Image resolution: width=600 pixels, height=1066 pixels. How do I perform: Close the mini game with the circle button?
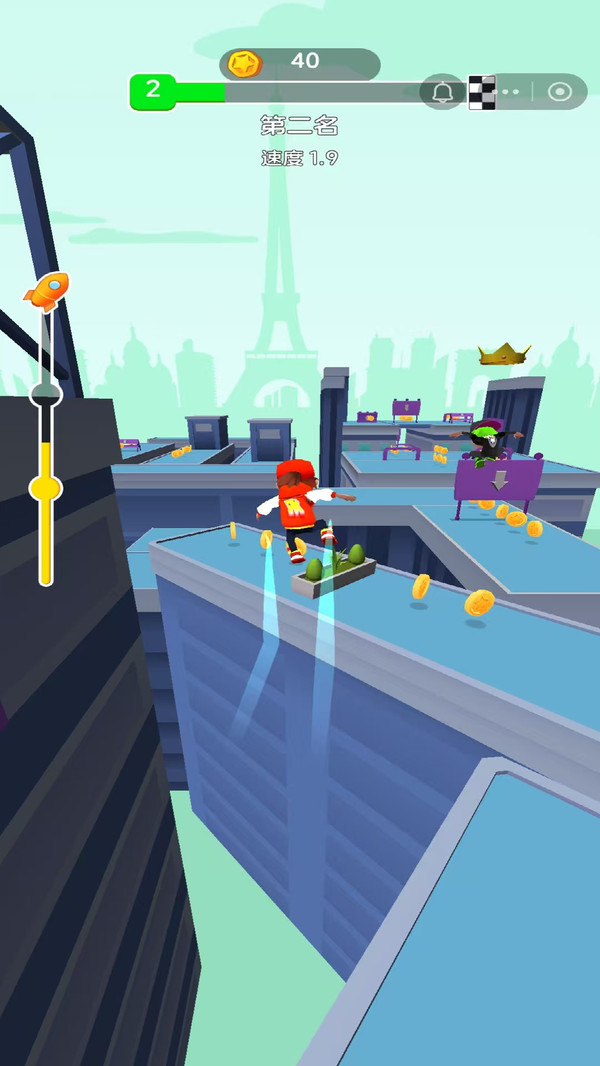560,92
